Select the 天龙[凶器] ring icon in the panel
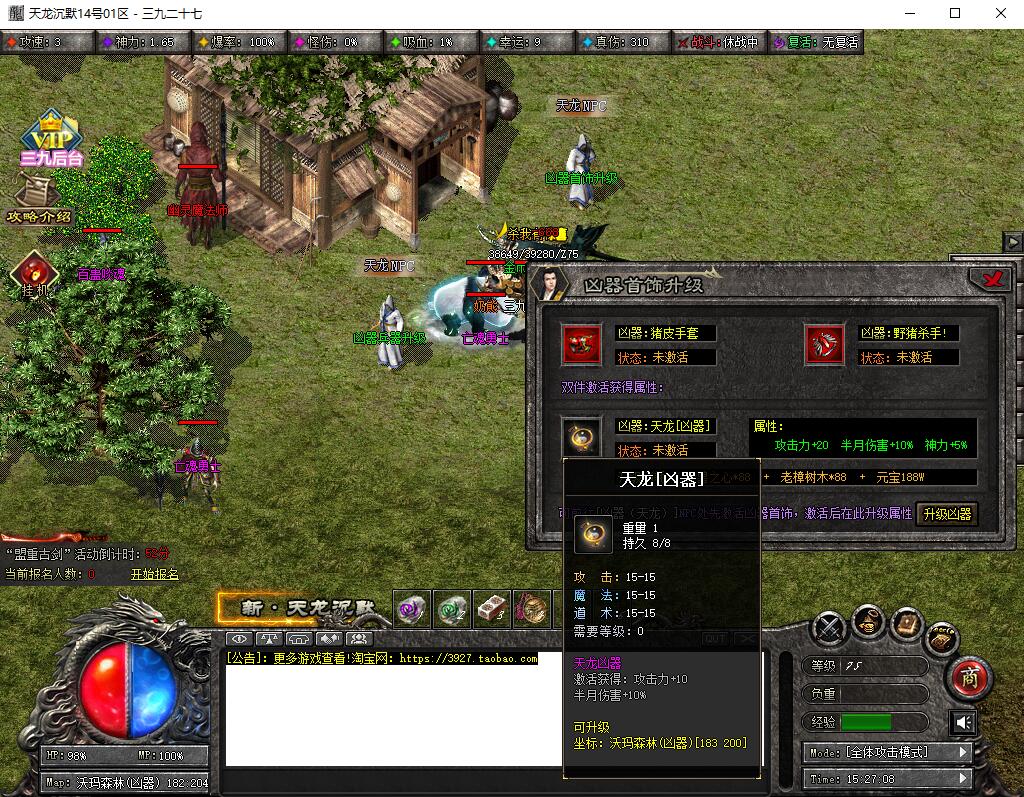The height and width of the screenshot is (797, 1024). [581, 437]
